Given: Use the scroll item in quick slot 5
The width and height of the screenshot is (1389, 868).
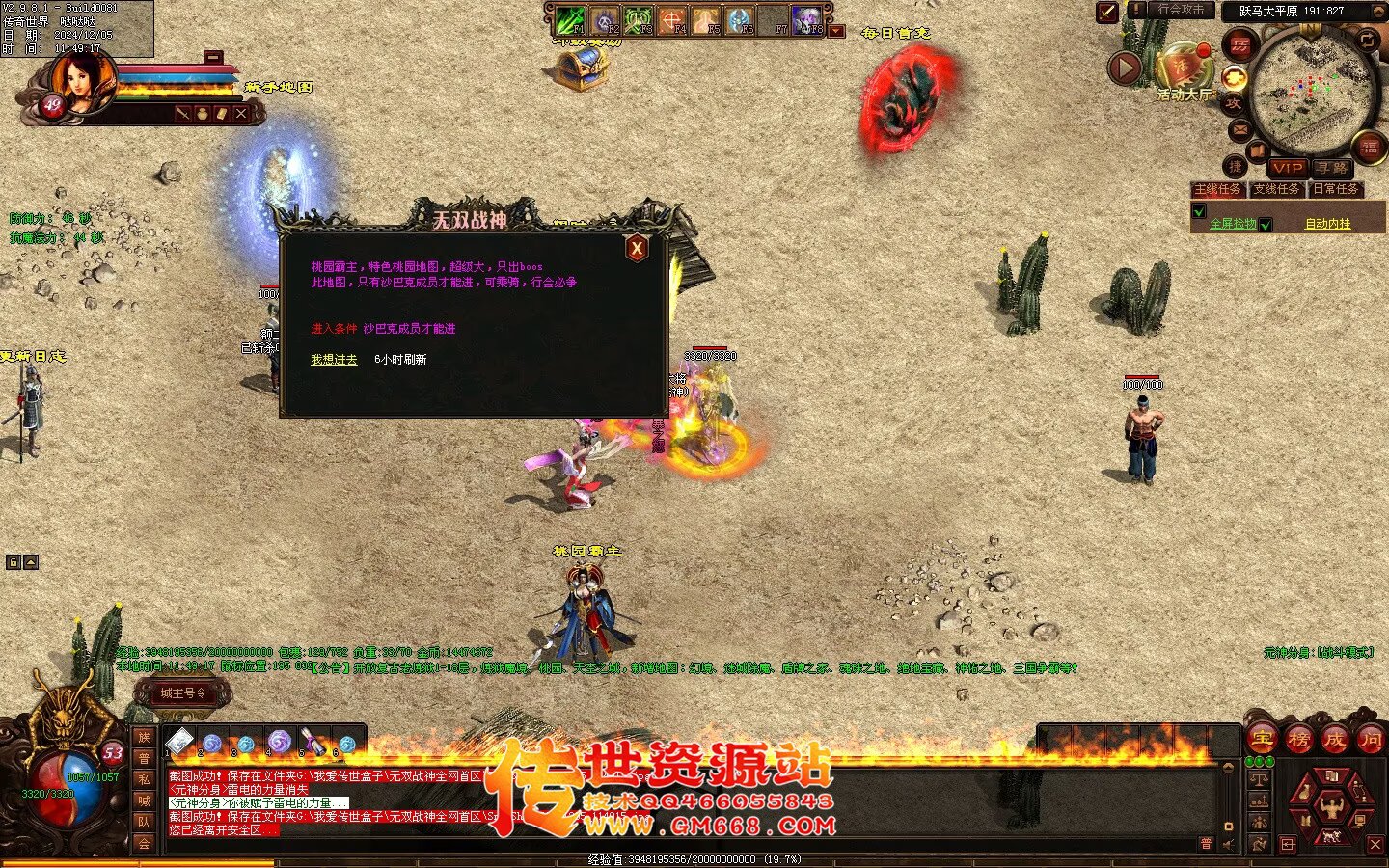Looking at the screenshot, I should 313,742.
